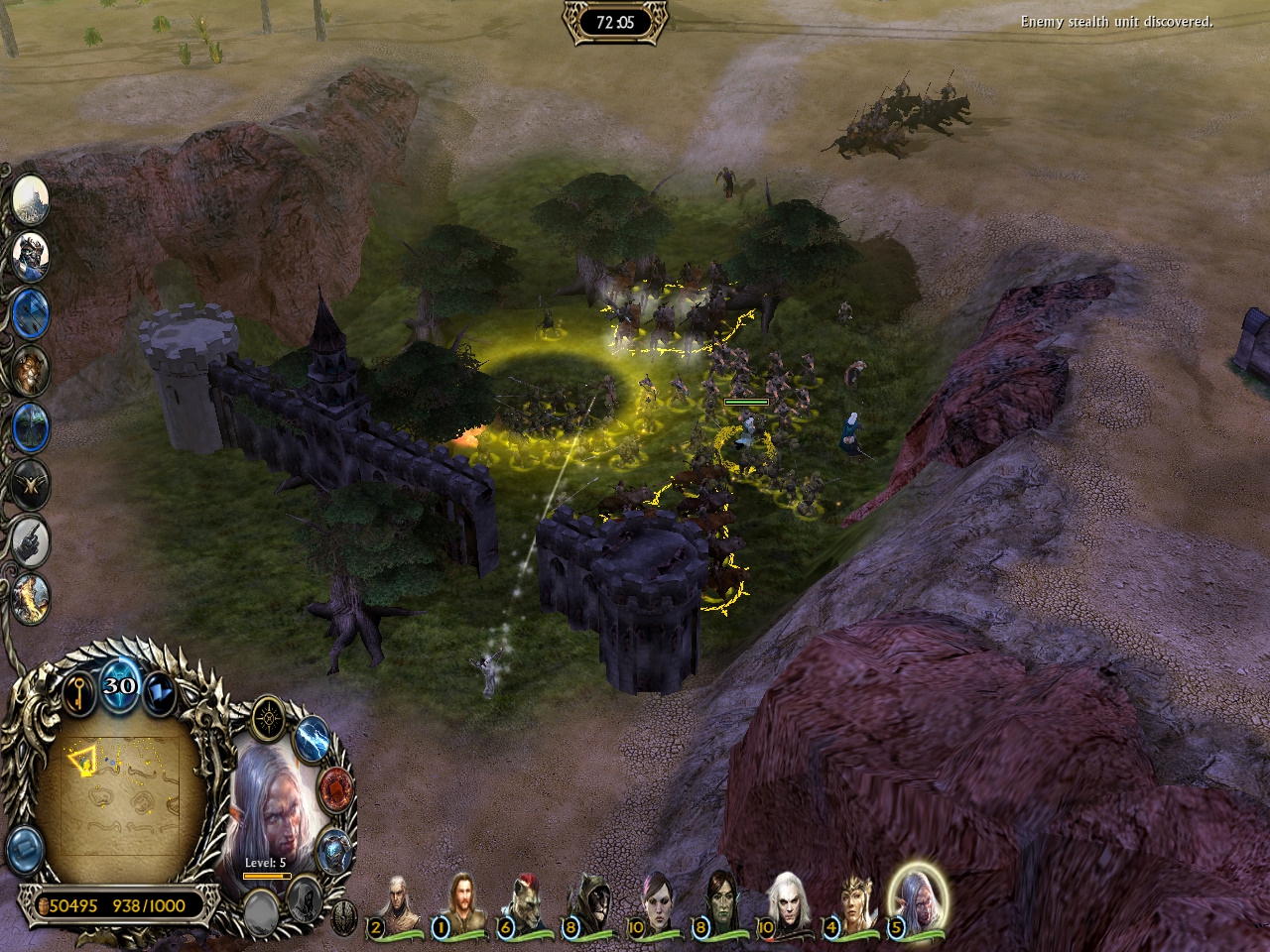
Task: Cast the lion-faced warrior power
Action: pos(32,370)
